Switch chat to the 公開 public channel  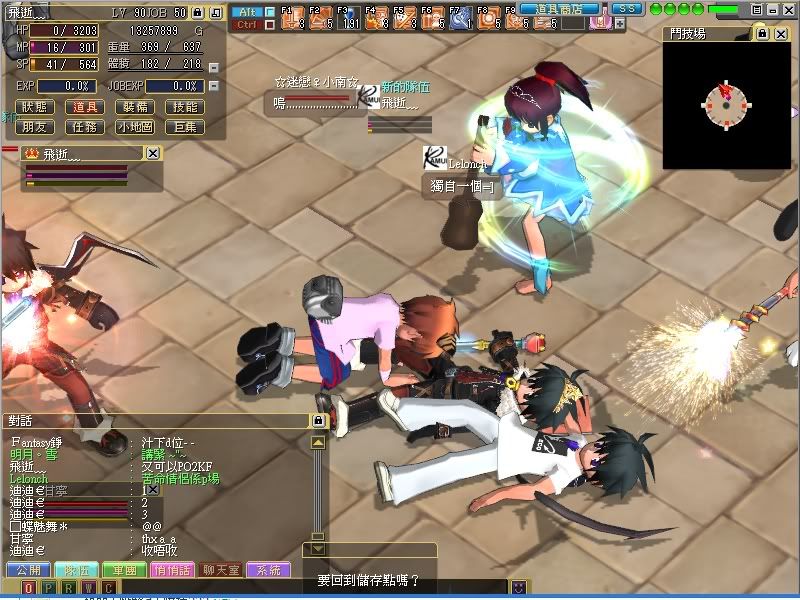28,570
